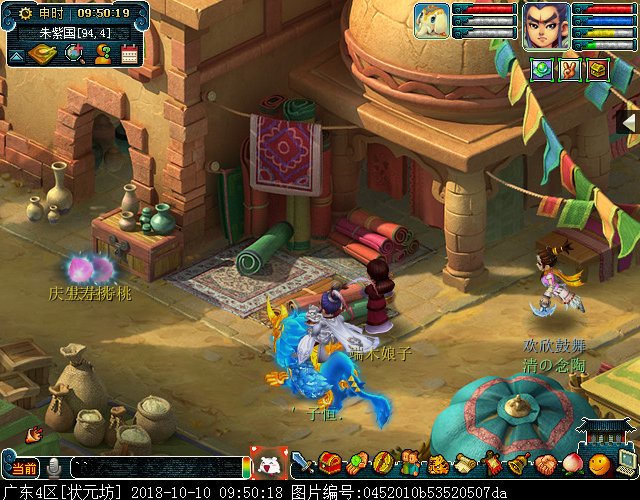Open the white bear emoticon button

pos(269,466)
